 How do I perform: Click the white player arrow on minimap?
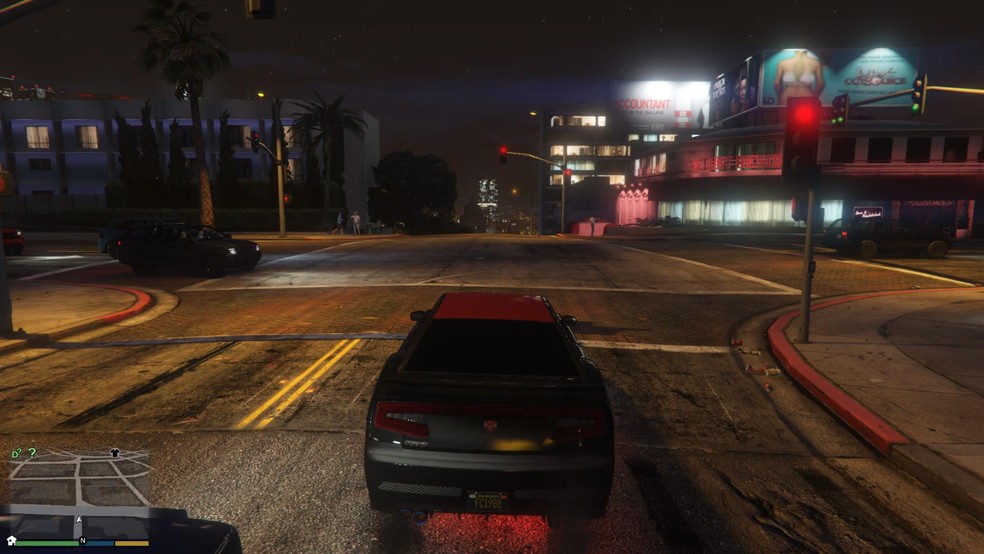click(79, 520)
